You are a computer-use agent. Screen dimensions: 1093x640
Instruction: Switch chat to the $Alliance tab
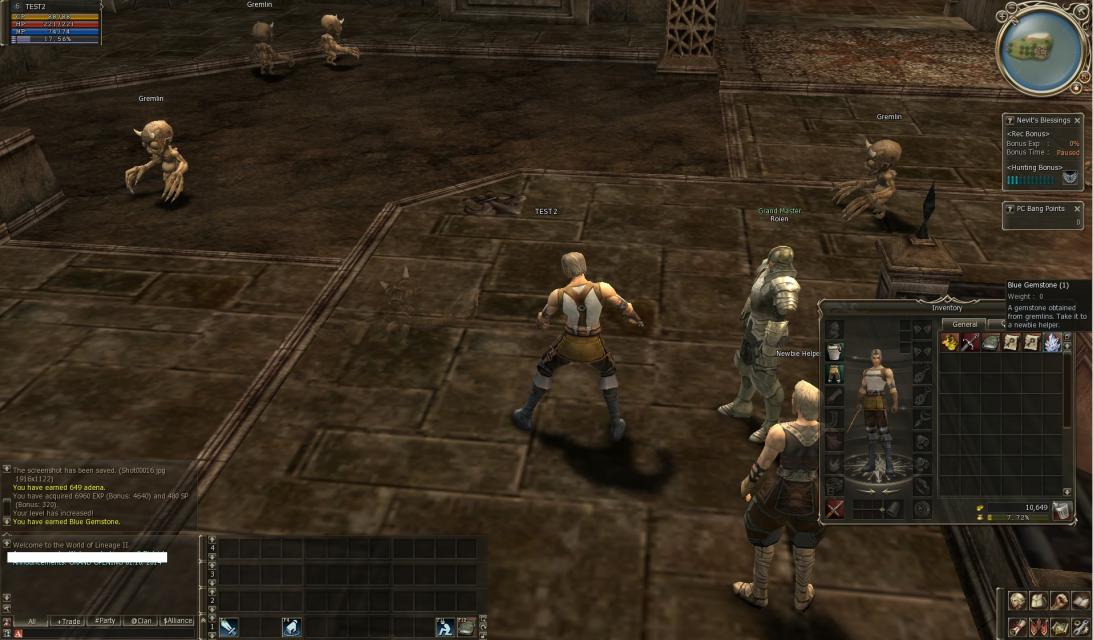(x=177, y=621)
